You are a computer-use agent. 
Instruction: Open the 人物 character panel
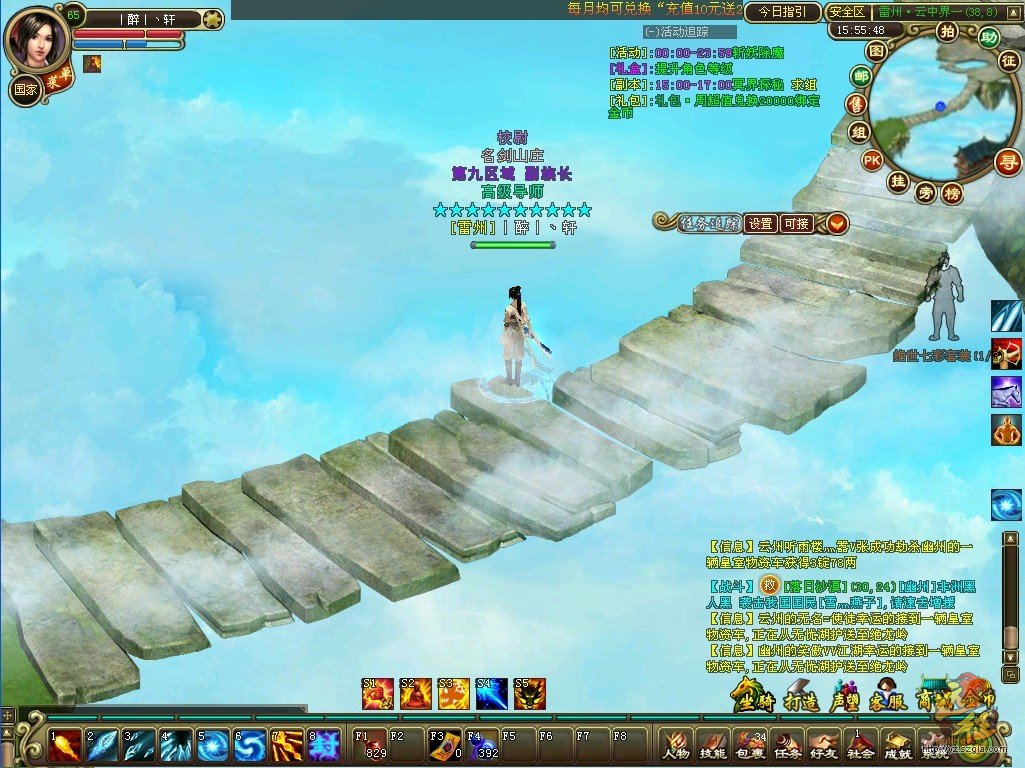coord(675,745)
